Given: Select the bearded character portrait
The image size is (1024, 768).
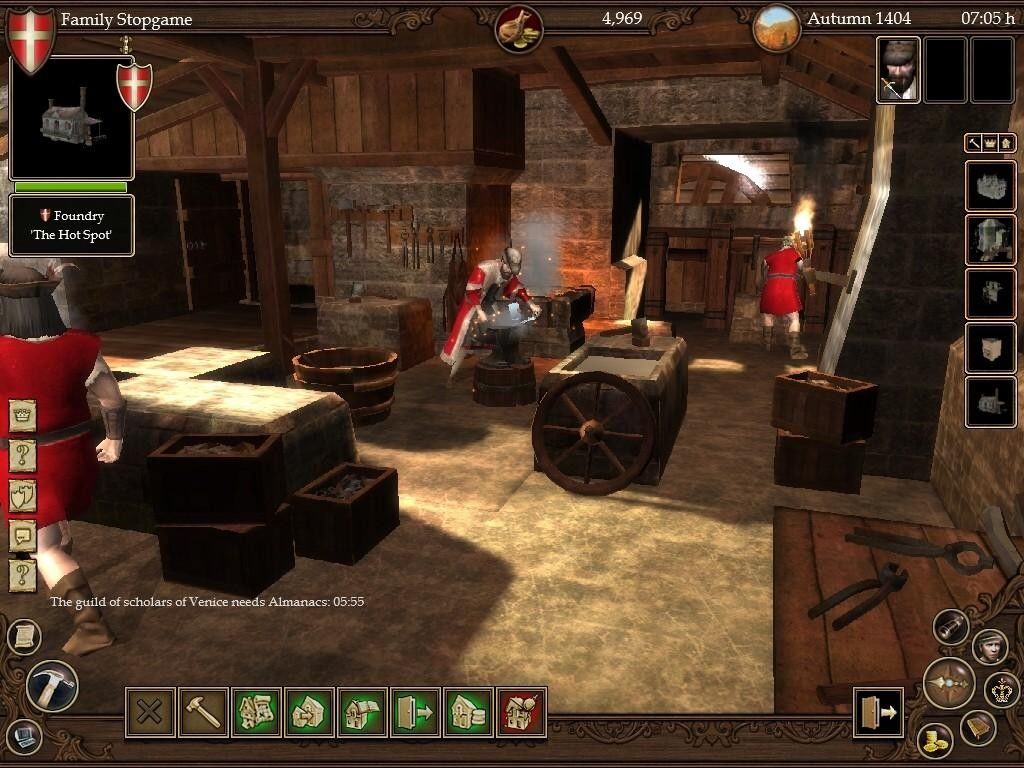Looking at the screenshot, I should pyautogui.click(x=898, y=70).
